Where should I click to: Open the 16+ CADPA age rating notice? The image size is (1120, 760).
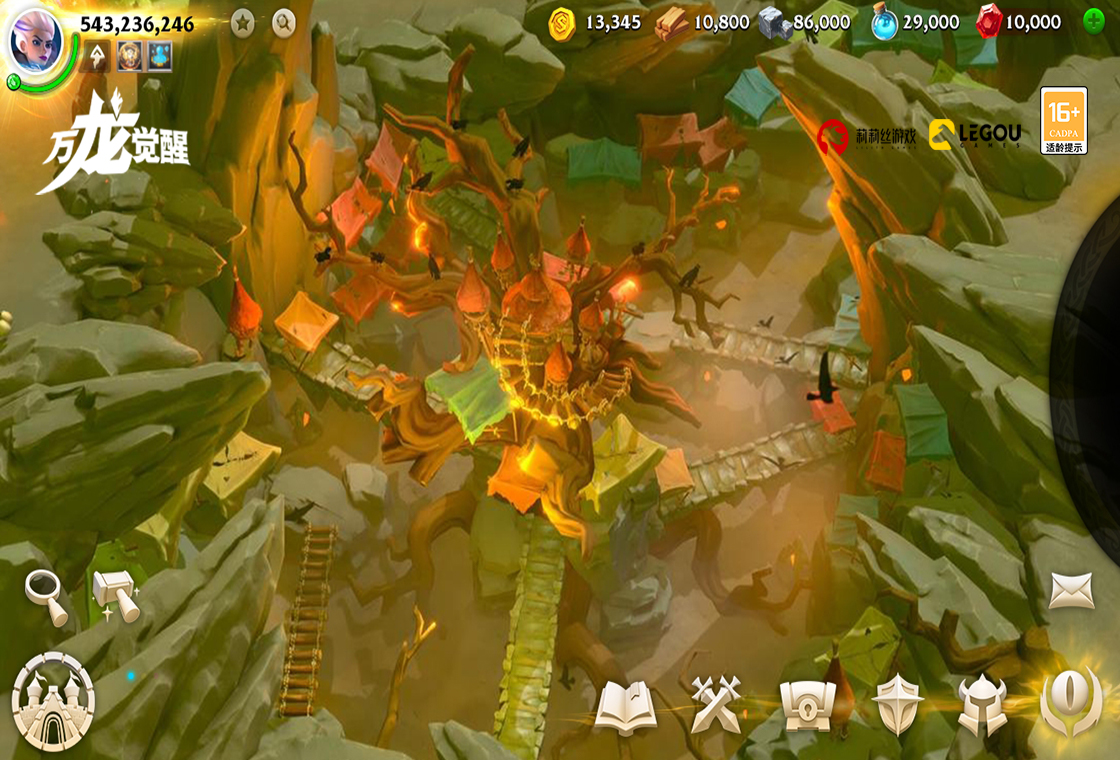(1063, 120)
